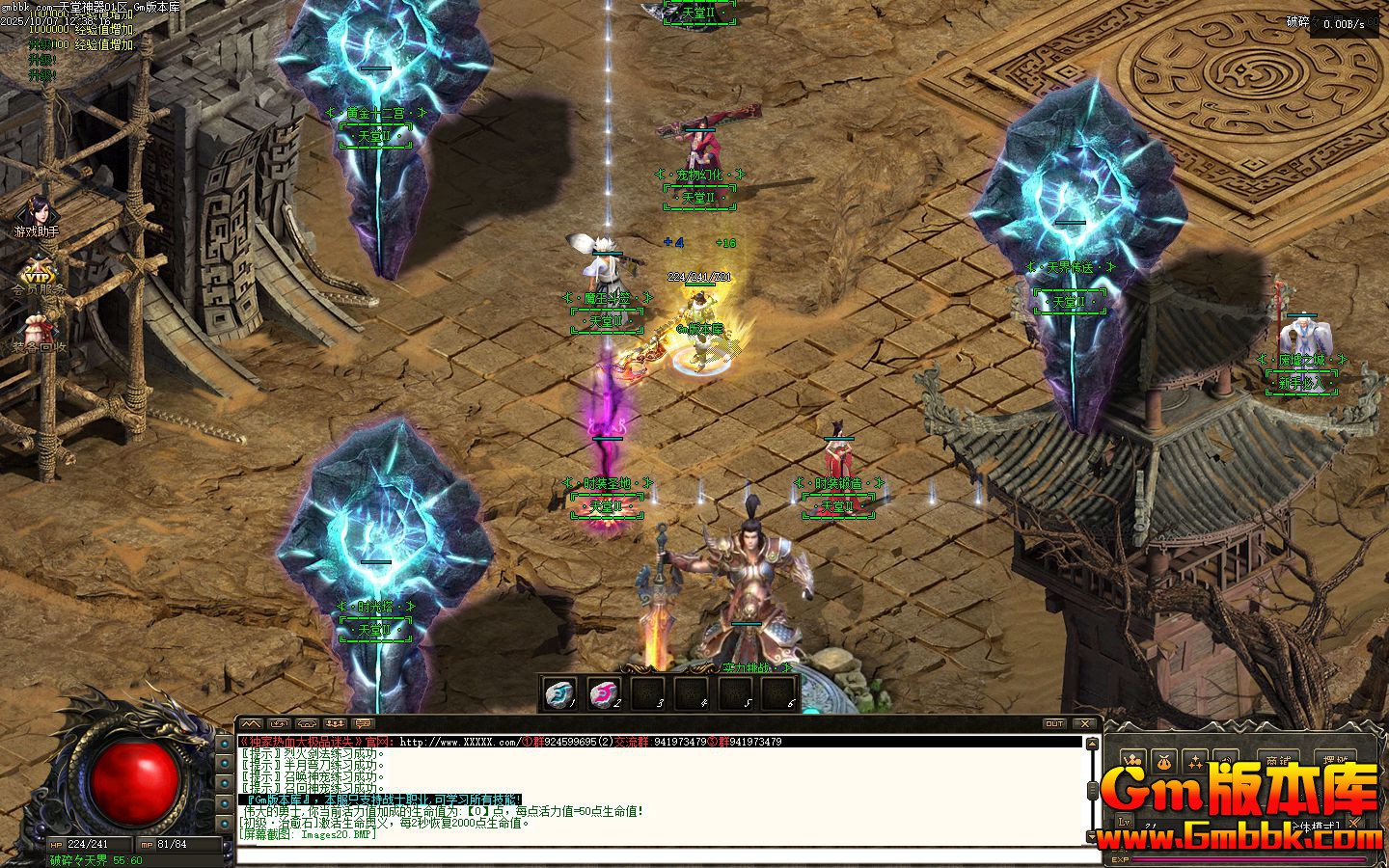
Task: Toggle attack mode with the crossed swords icon
Action: 1355,824
